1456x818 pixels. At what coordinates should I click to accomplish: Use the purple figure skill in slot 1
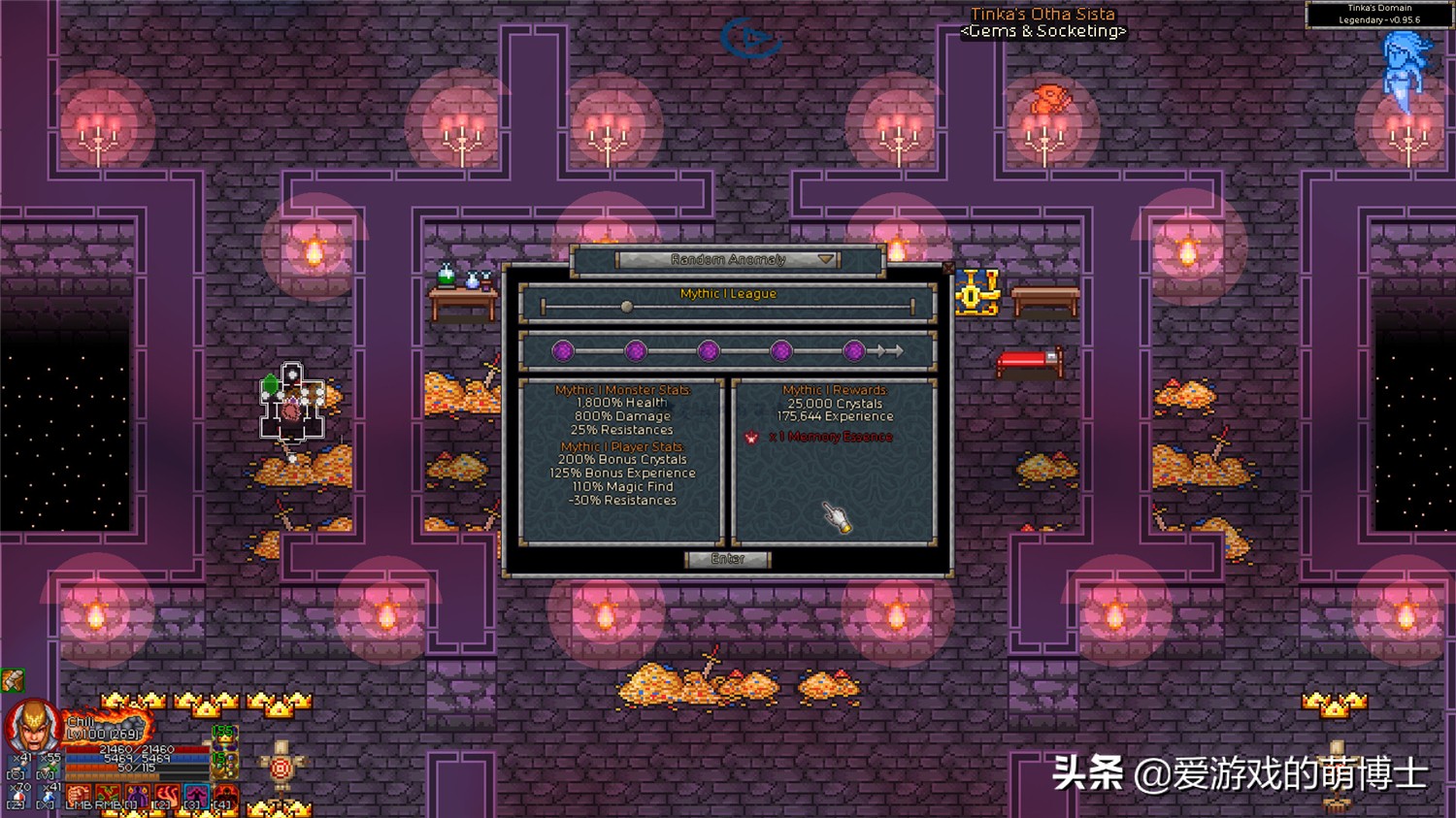pyautogui.click(x=137, y=797)
